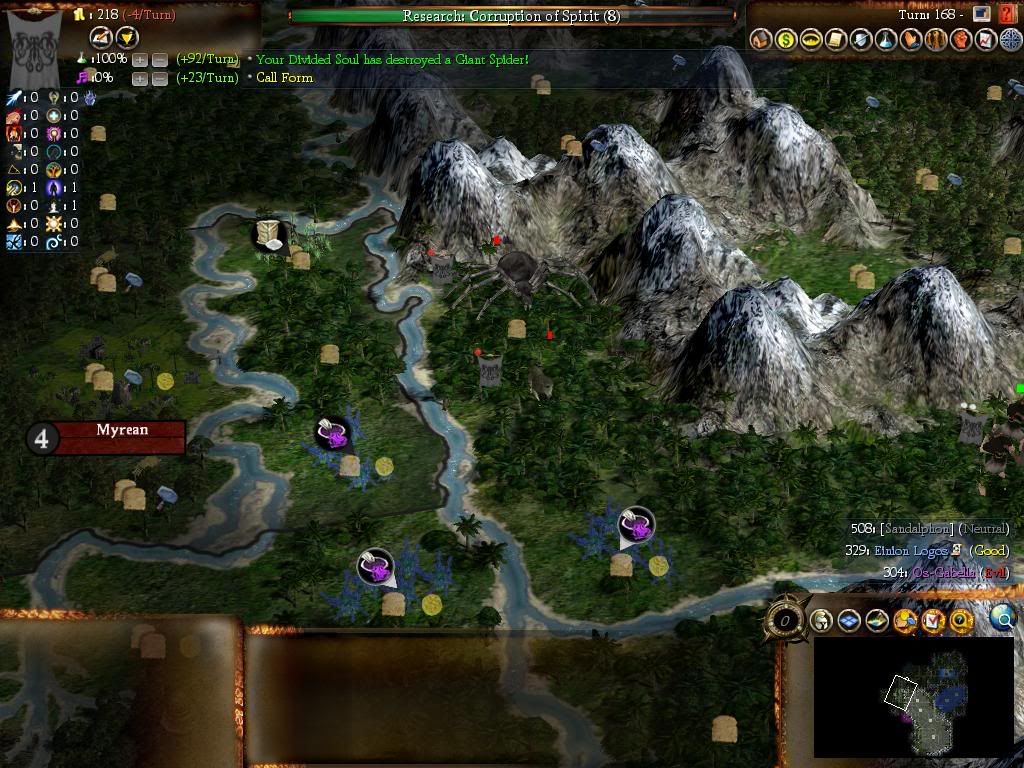Open the Military Advisor shield icon

[861, 40]
